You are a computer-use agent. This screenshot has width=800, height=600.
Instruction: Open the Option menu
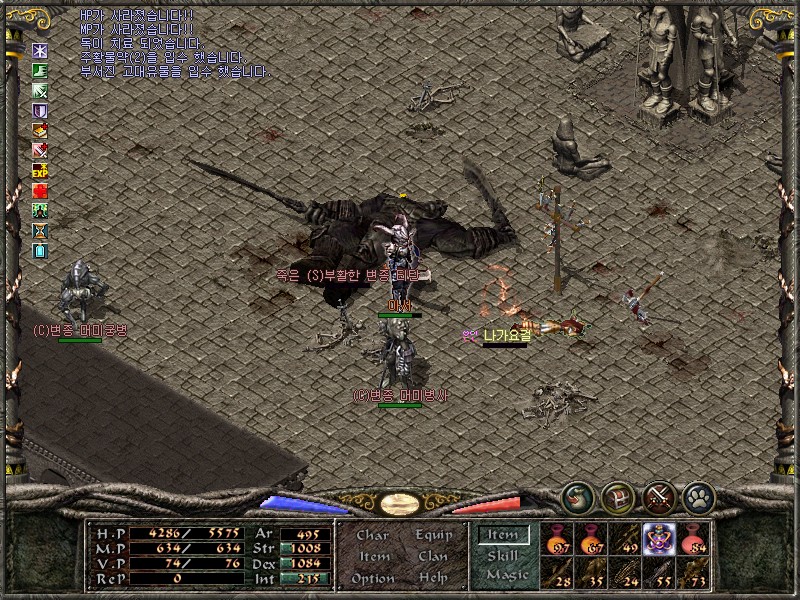[373, 578]
